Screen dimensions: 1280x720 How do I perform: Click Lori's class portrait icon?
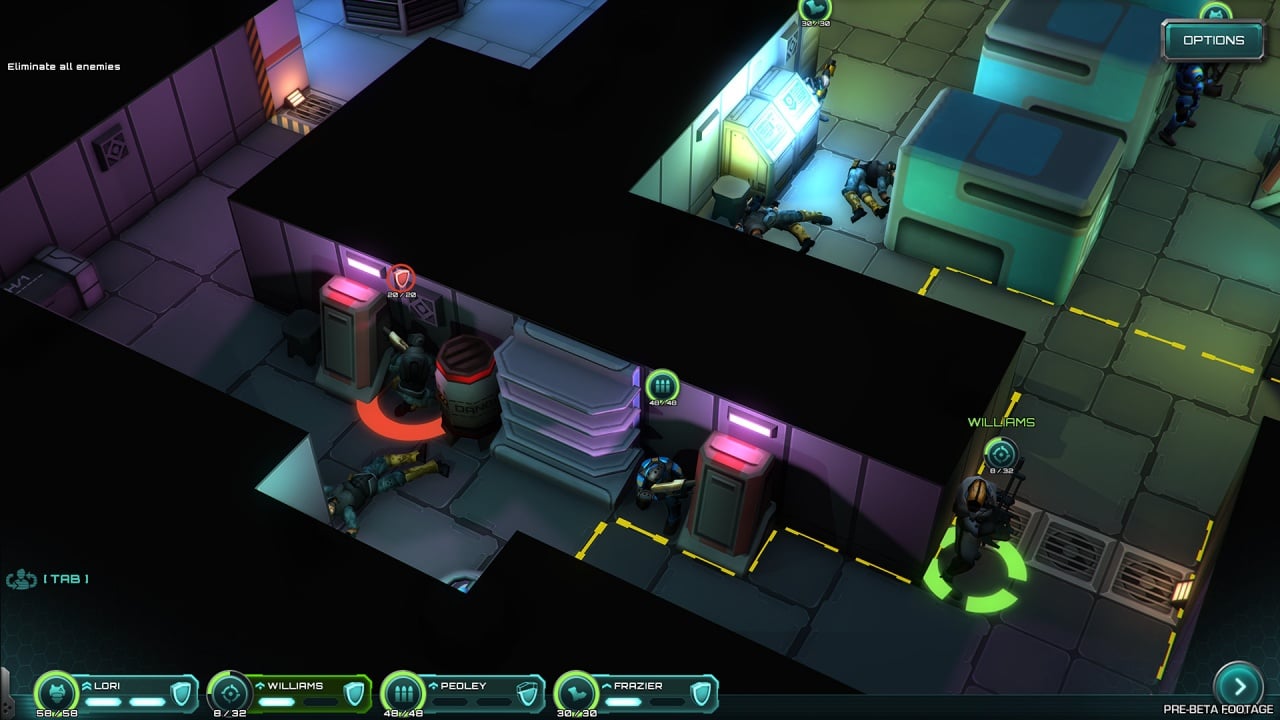pos(57,692)
